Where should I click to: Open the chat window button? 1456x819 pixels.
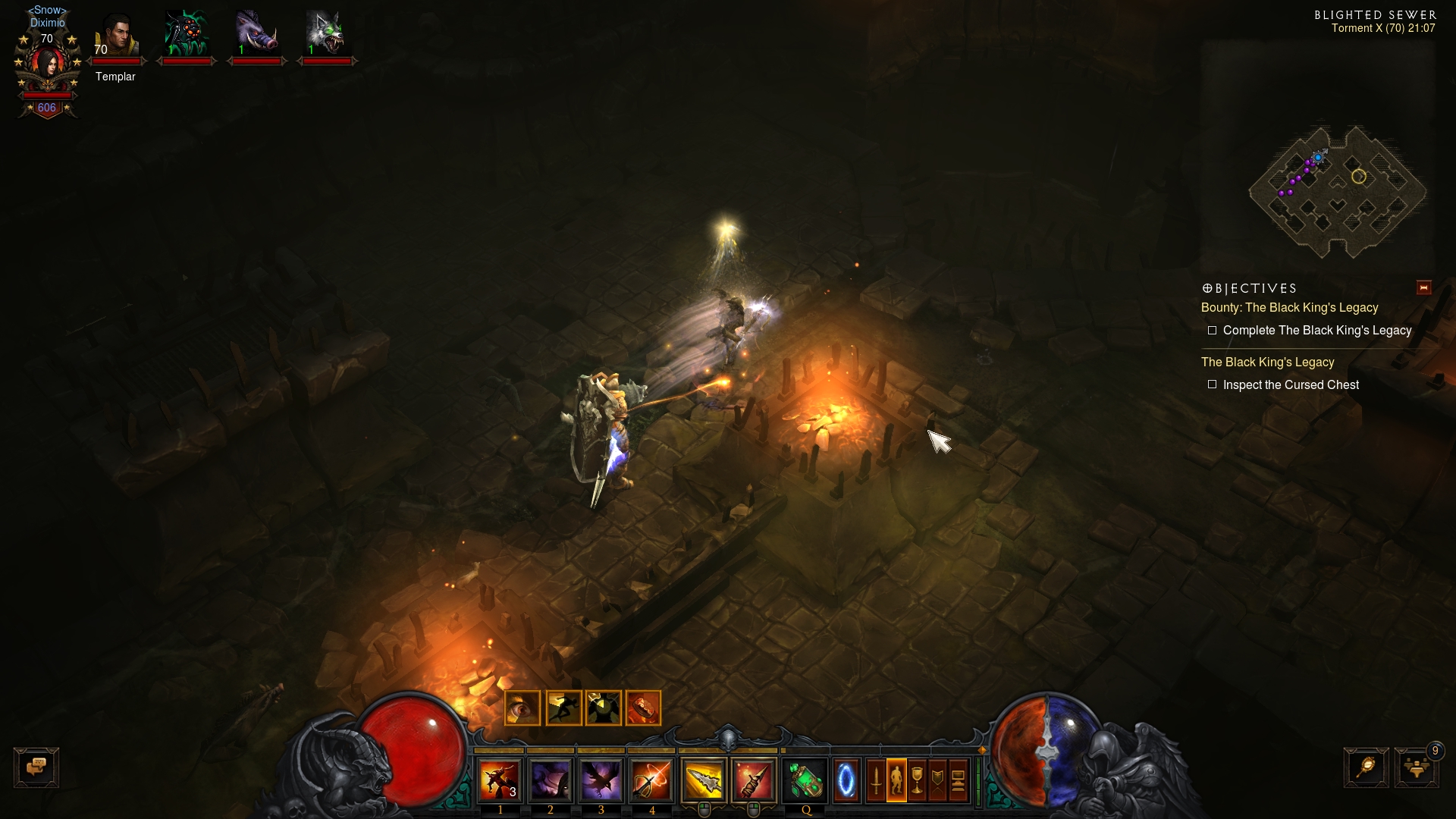click(x=36, y=767)
